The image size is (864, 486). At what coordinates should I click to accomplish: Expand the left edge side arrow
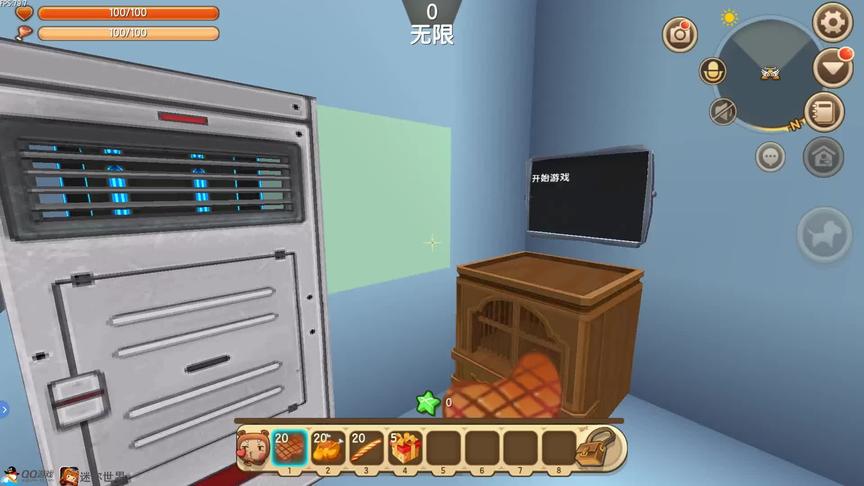[x=4, y=409]
